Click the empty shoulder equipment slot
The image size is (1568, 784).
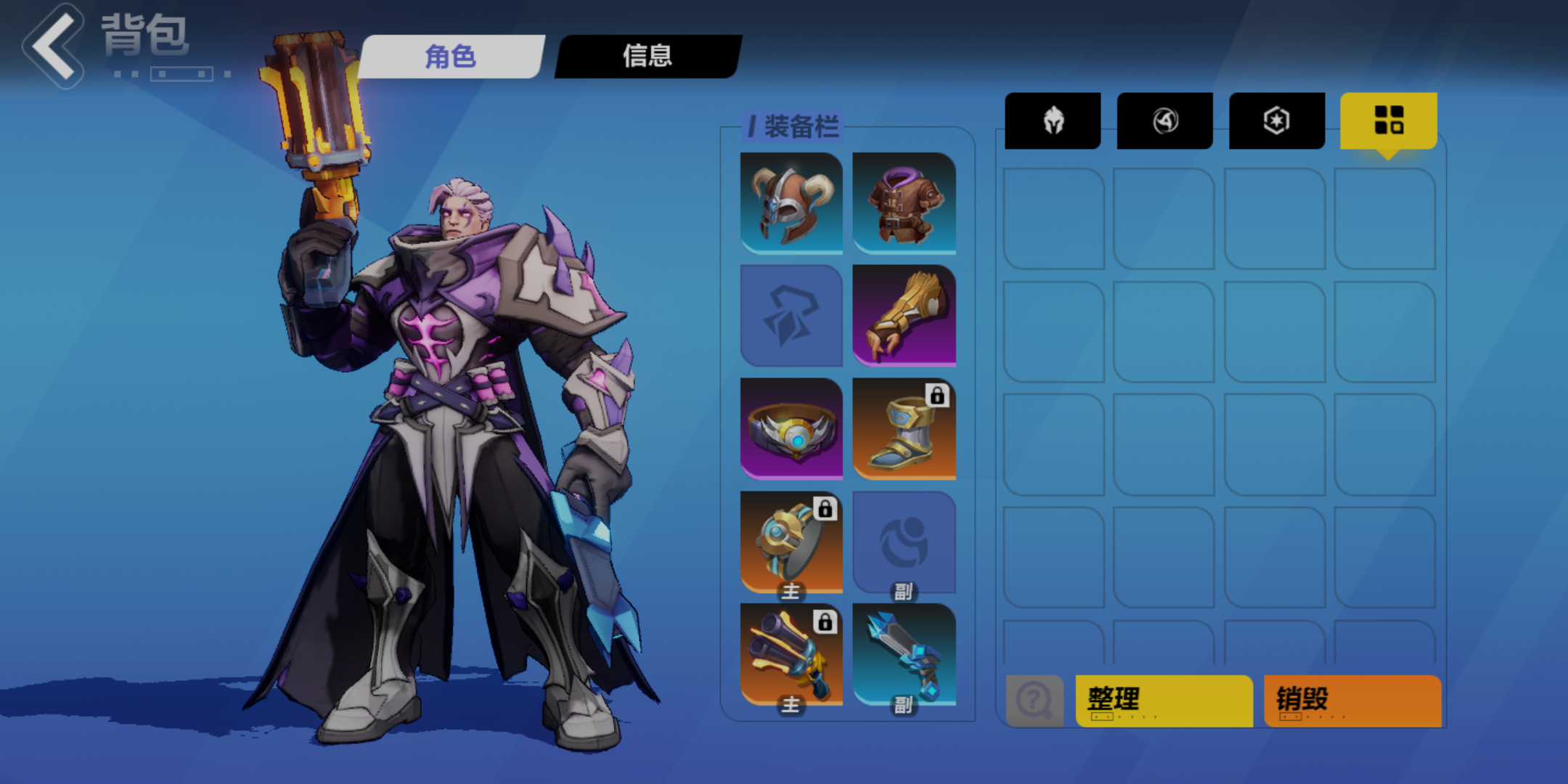[791, 316]
